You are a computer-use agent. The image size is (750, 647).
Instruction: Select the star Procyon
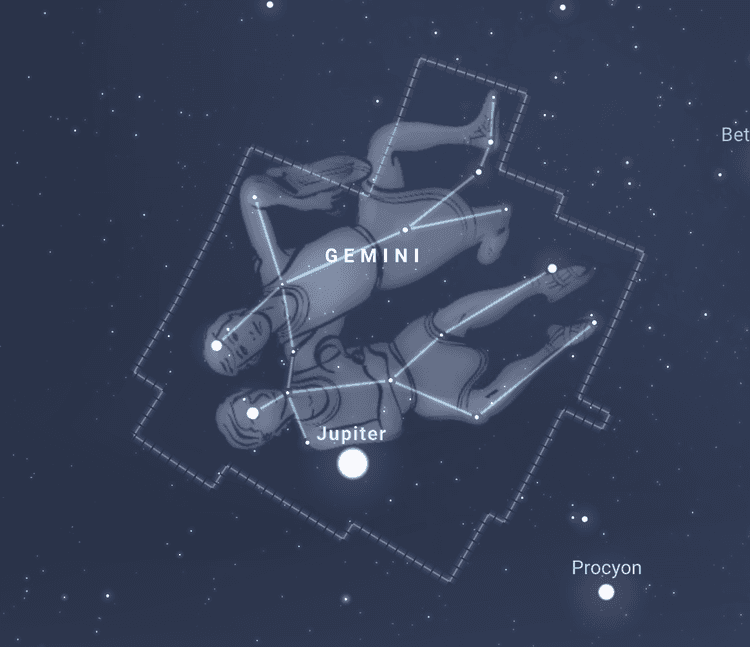click(606, 592)
